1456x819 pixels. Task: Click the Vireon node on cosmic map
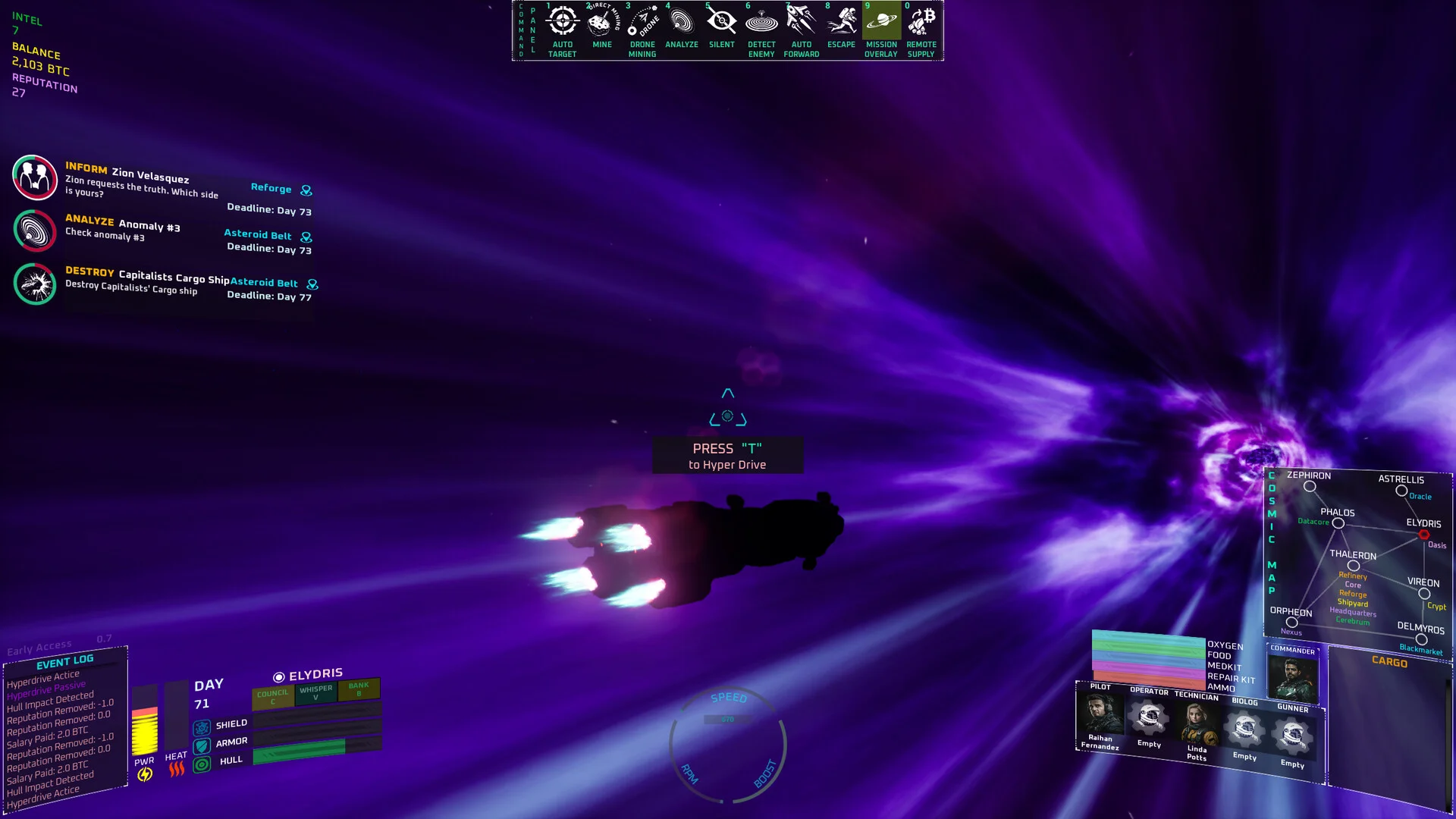(1424, 594)
